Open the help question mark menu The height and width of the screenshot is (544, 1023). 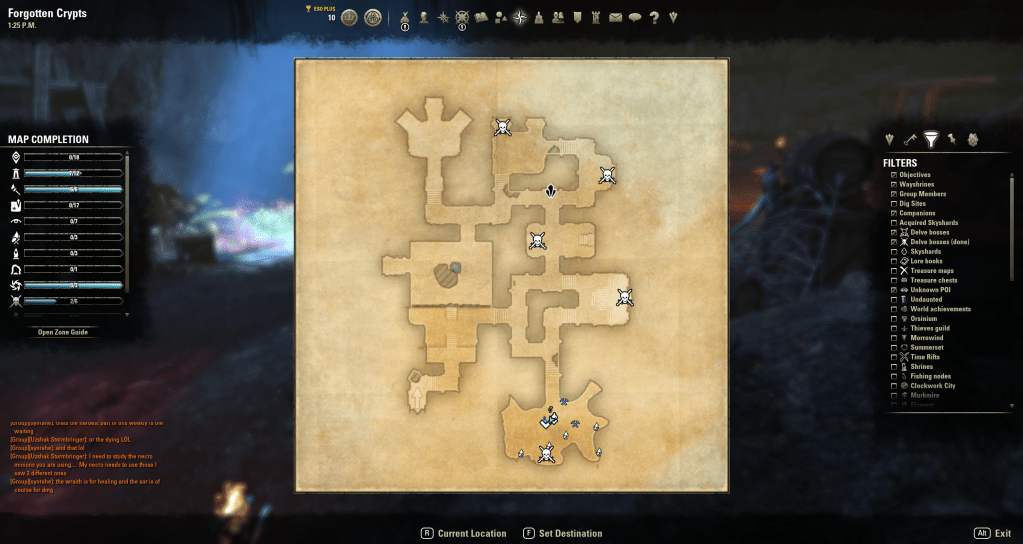654,17
